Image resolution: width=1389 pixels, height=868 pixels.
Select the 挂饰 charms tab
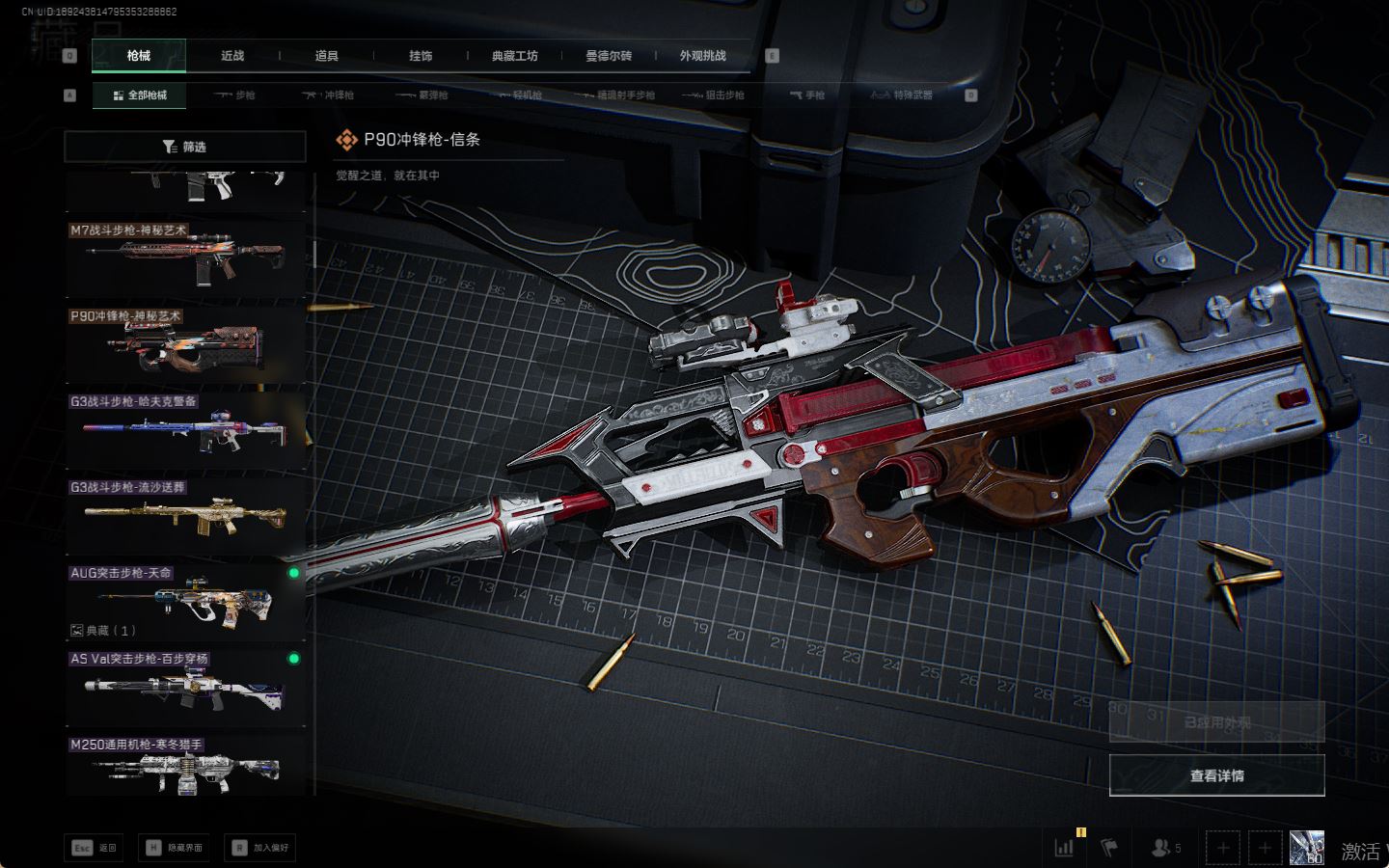pyautogui.click(x=421, y=56)
